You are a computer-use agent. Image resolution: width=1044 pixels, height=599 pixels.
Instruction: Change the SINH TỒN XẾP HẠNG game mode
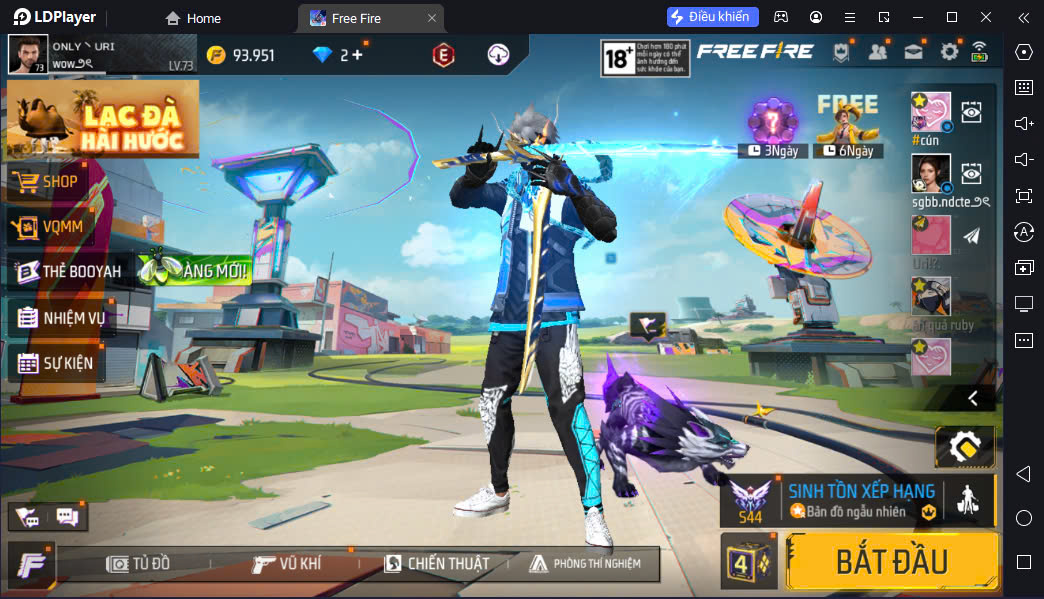point(858,500)
